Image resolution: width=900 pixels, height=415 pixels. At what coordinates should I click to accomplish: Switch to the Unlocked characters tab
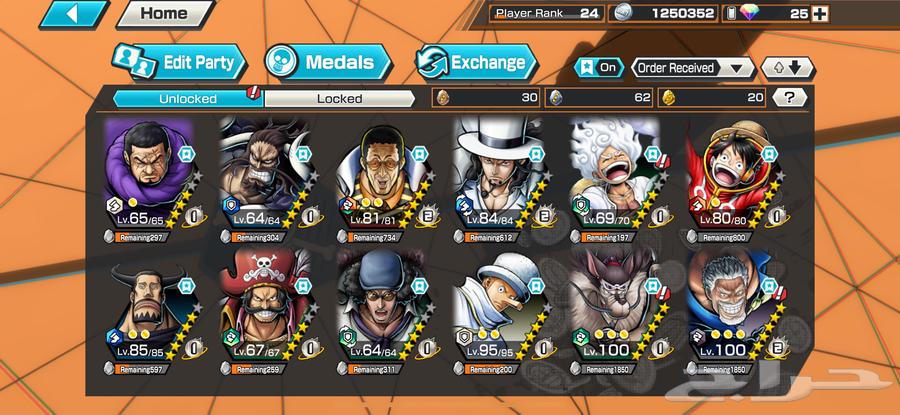(186, 98)
